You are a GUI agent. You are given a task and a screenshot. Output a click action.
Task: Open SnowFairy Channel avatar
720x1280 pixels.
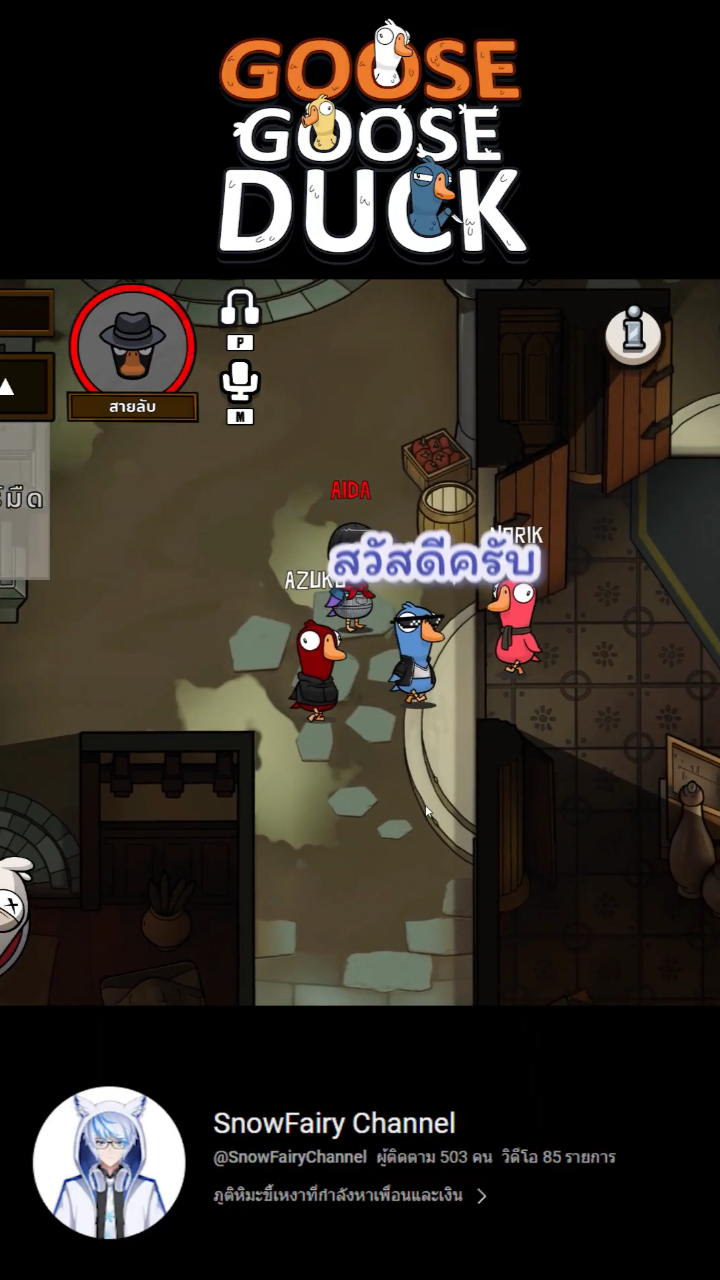(109, 1163)
